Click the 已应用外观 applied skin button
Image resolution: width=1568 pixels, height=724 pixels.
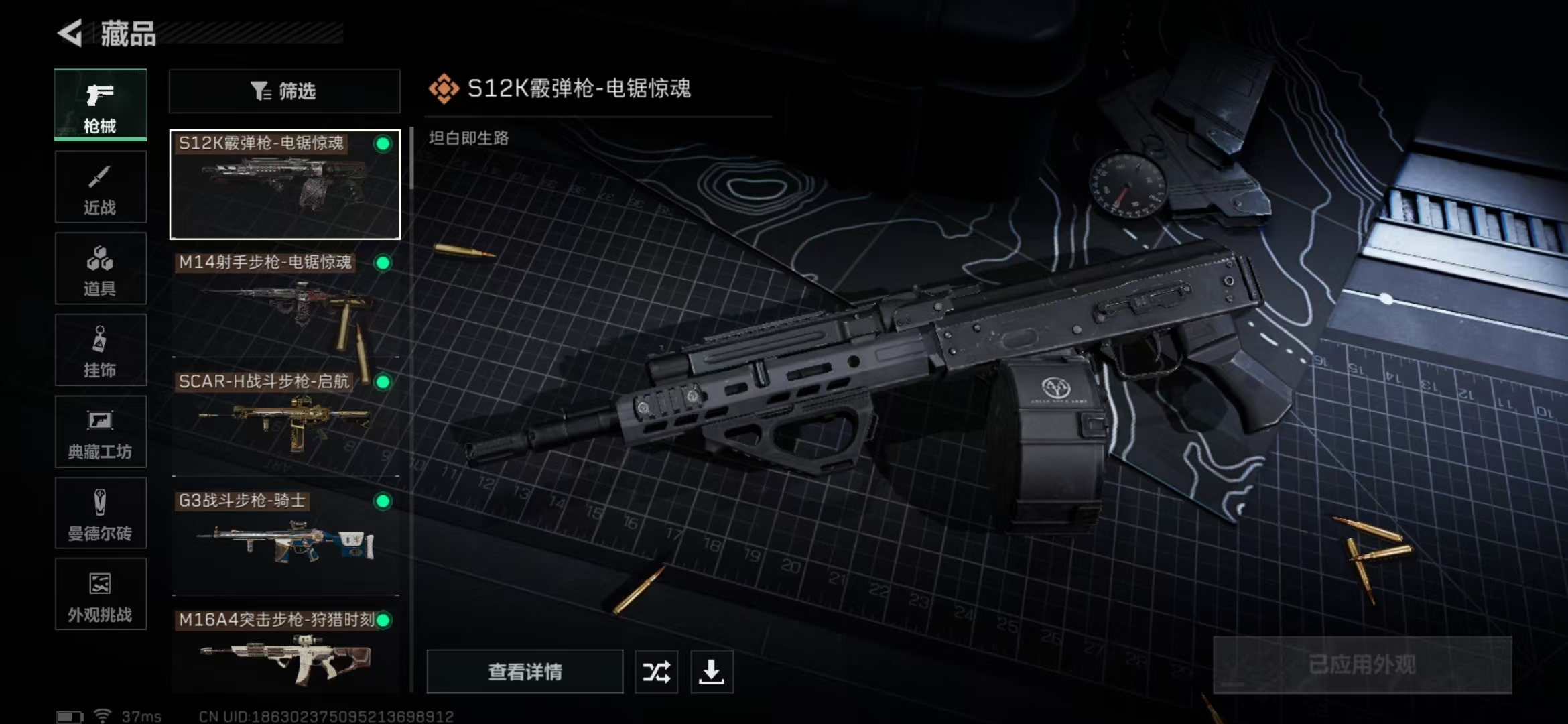[x=1362, y=665]
